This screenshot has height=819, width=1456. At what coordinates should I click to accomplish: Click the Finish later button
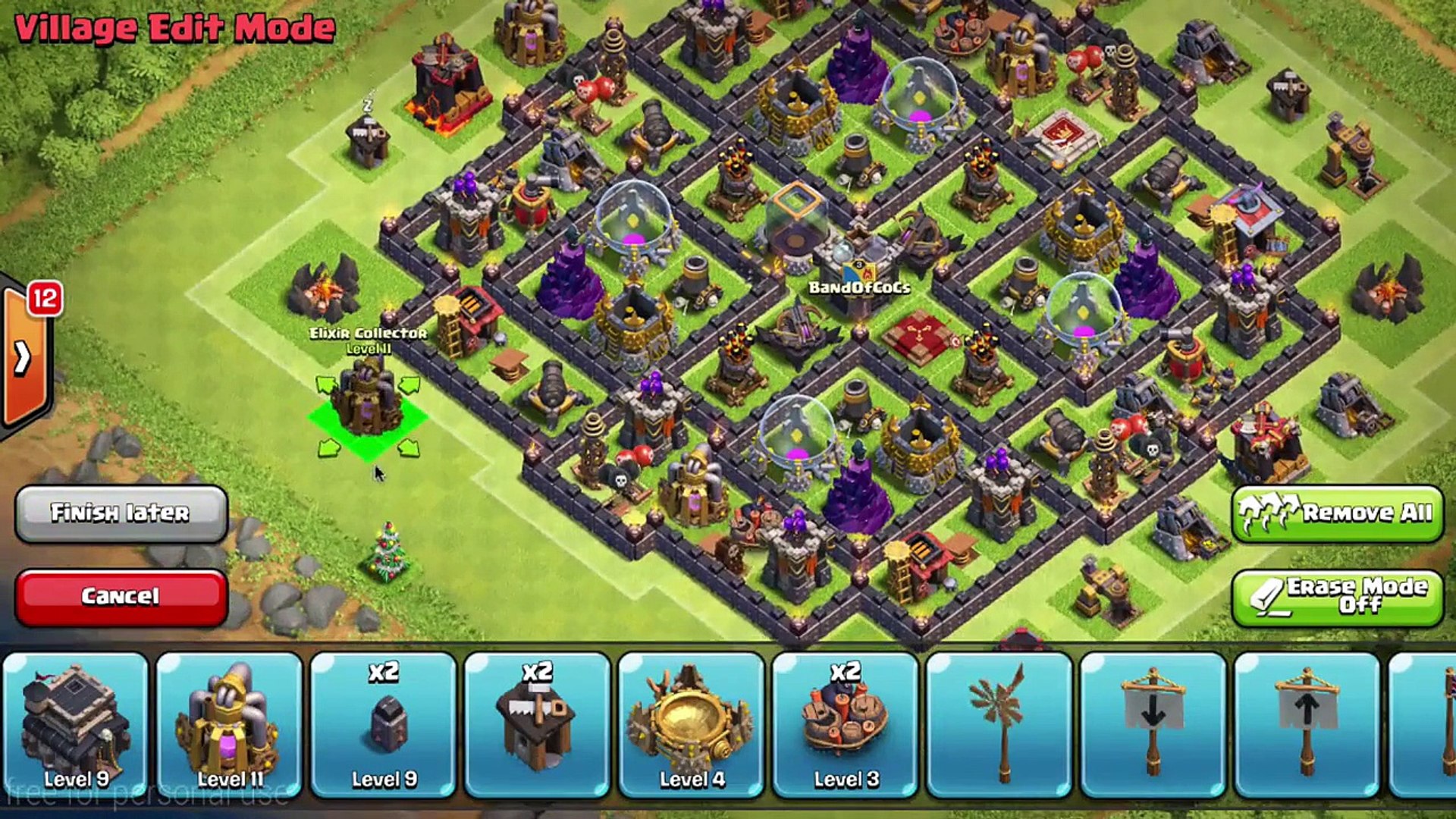click(121, 513)
